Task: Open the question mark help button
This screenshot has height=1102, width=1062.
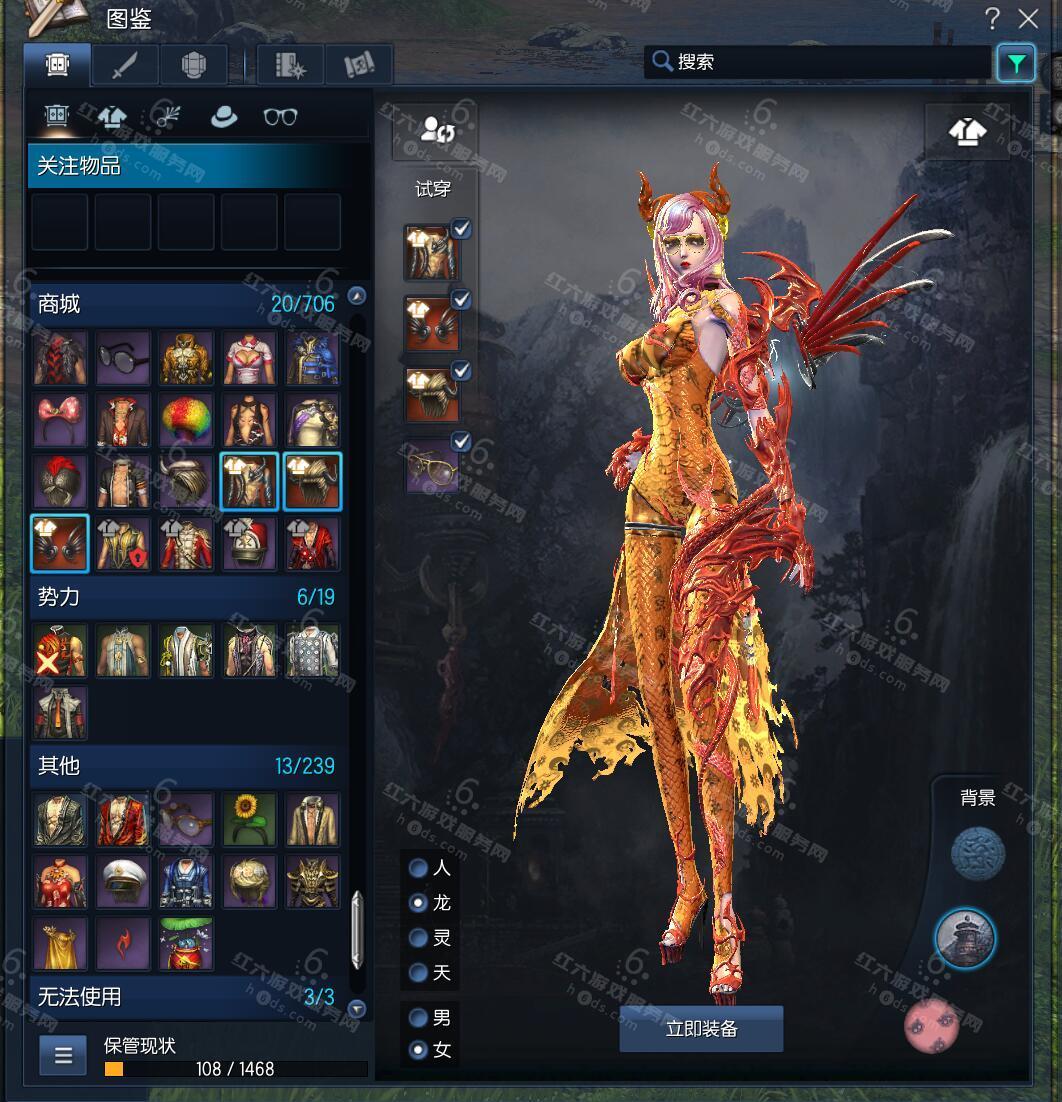Action: 992,18
